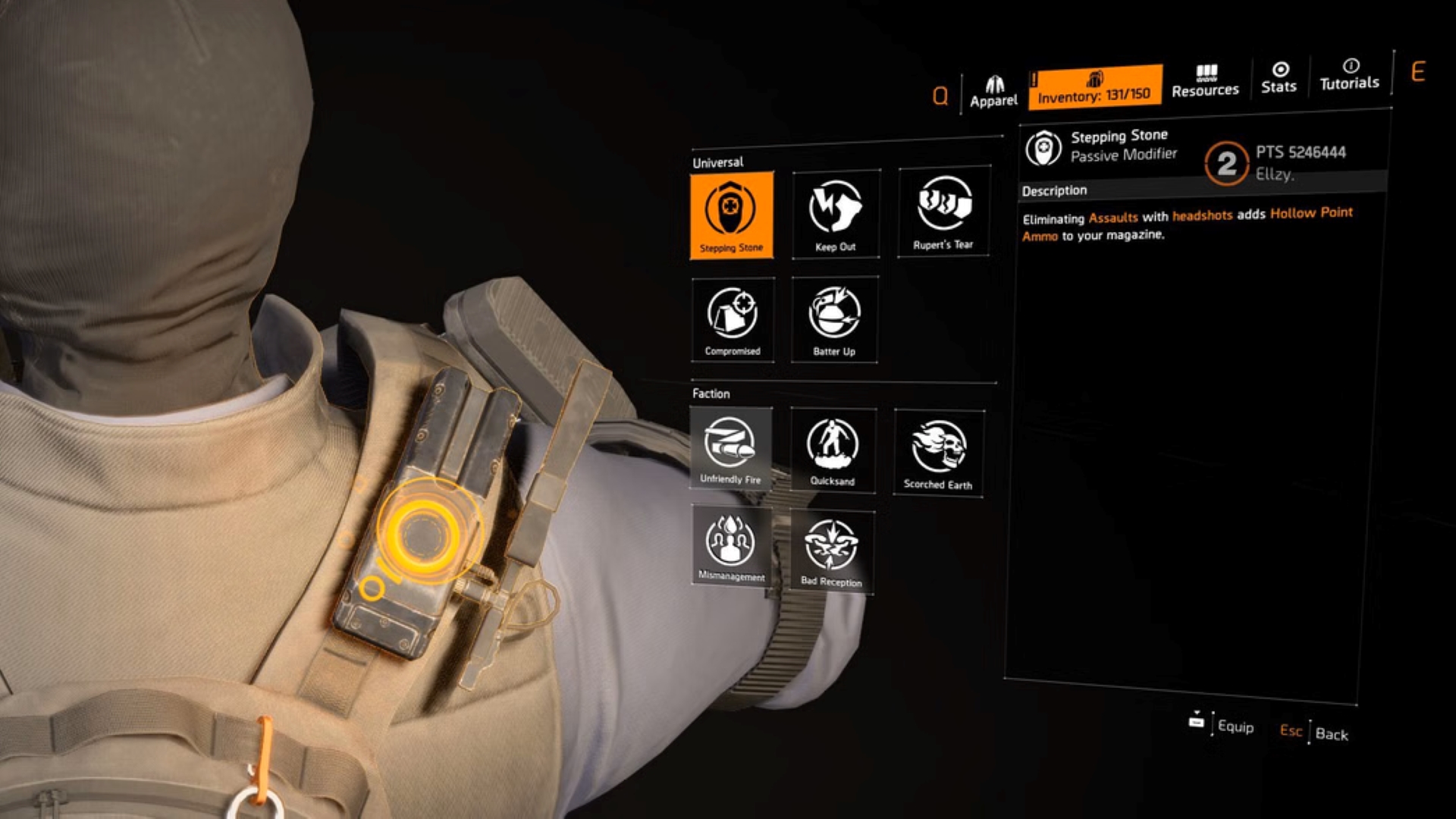Select the Batter Up modifier
This screenshot has width=1456, height=819.
[x=834, y=319]
